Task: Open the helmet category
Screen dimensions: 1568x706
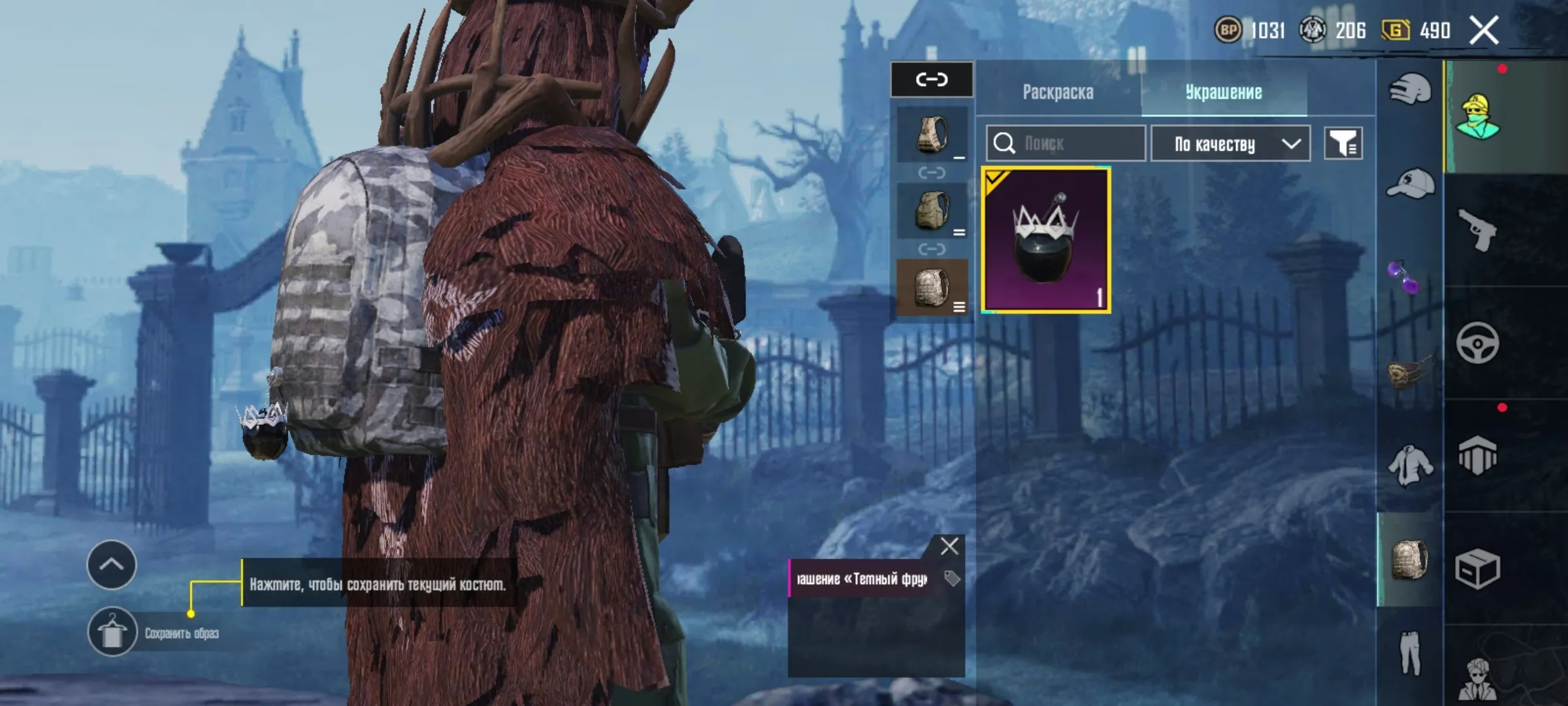Action: (x=1410, y=90)
